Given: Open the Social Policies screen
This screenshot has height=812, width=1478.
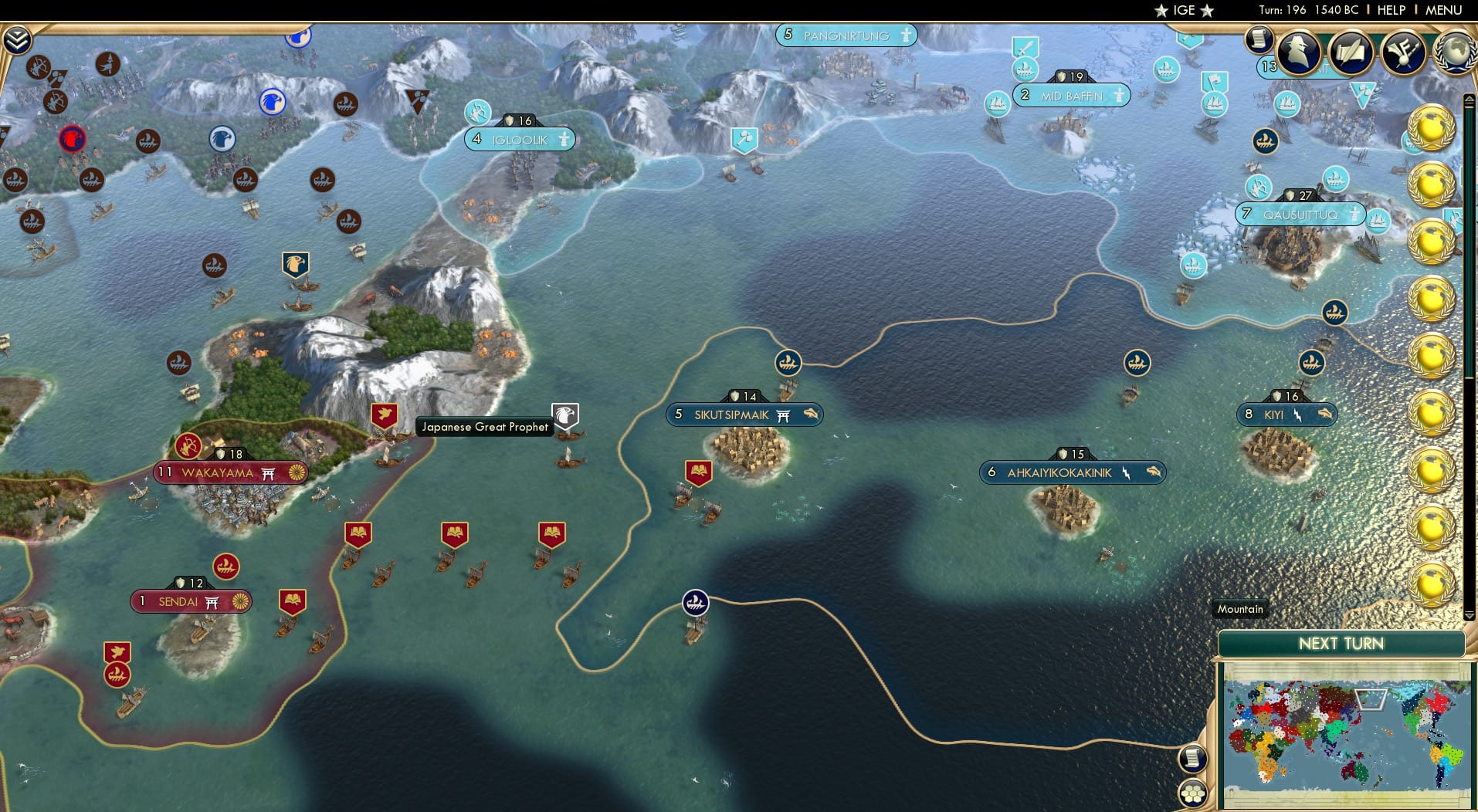Looking at the screenshot, I should coord(1351,51).
